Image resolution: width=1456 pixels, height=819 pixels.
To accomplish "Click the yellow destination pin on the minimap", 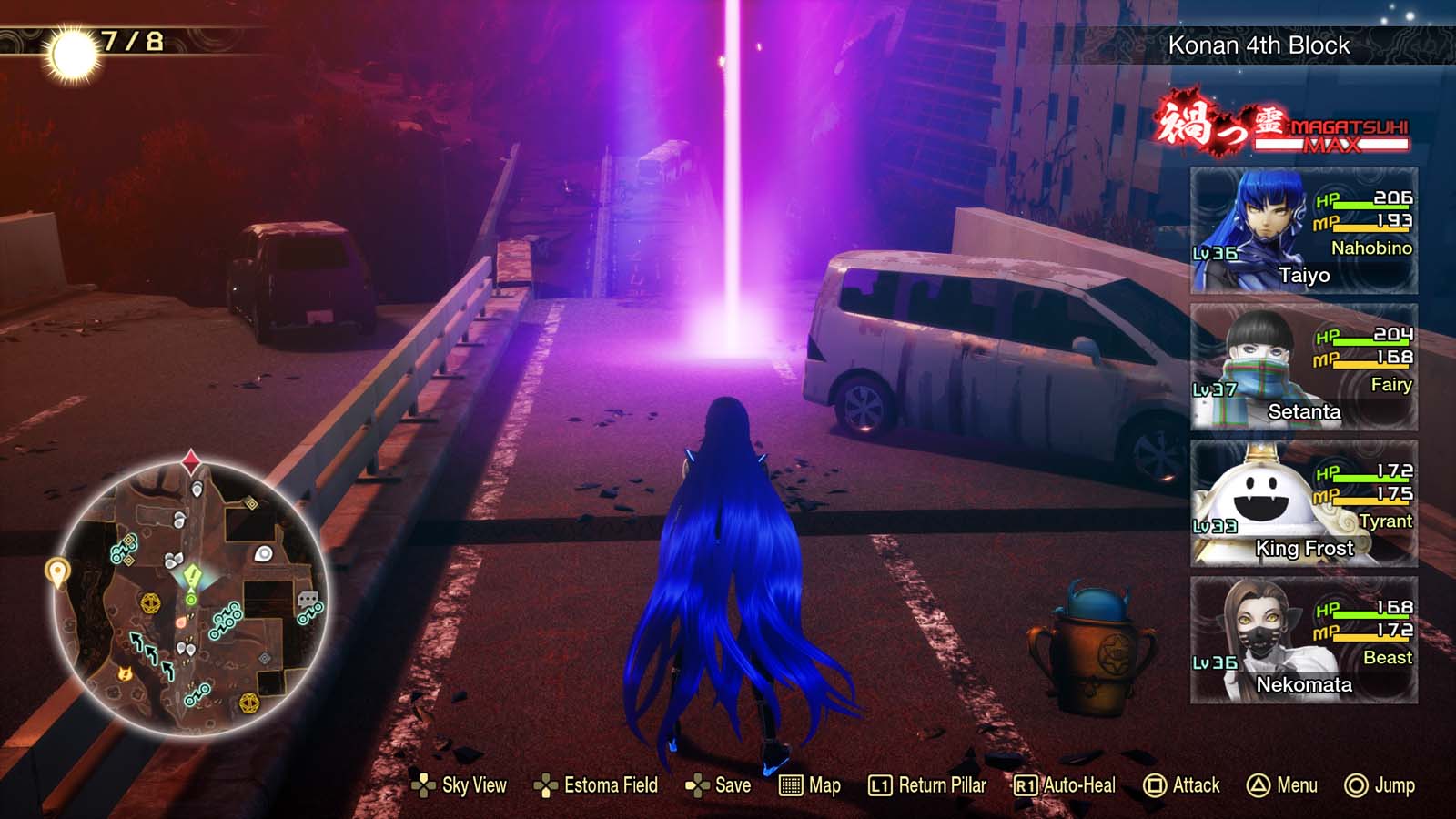I will (57, 572).
